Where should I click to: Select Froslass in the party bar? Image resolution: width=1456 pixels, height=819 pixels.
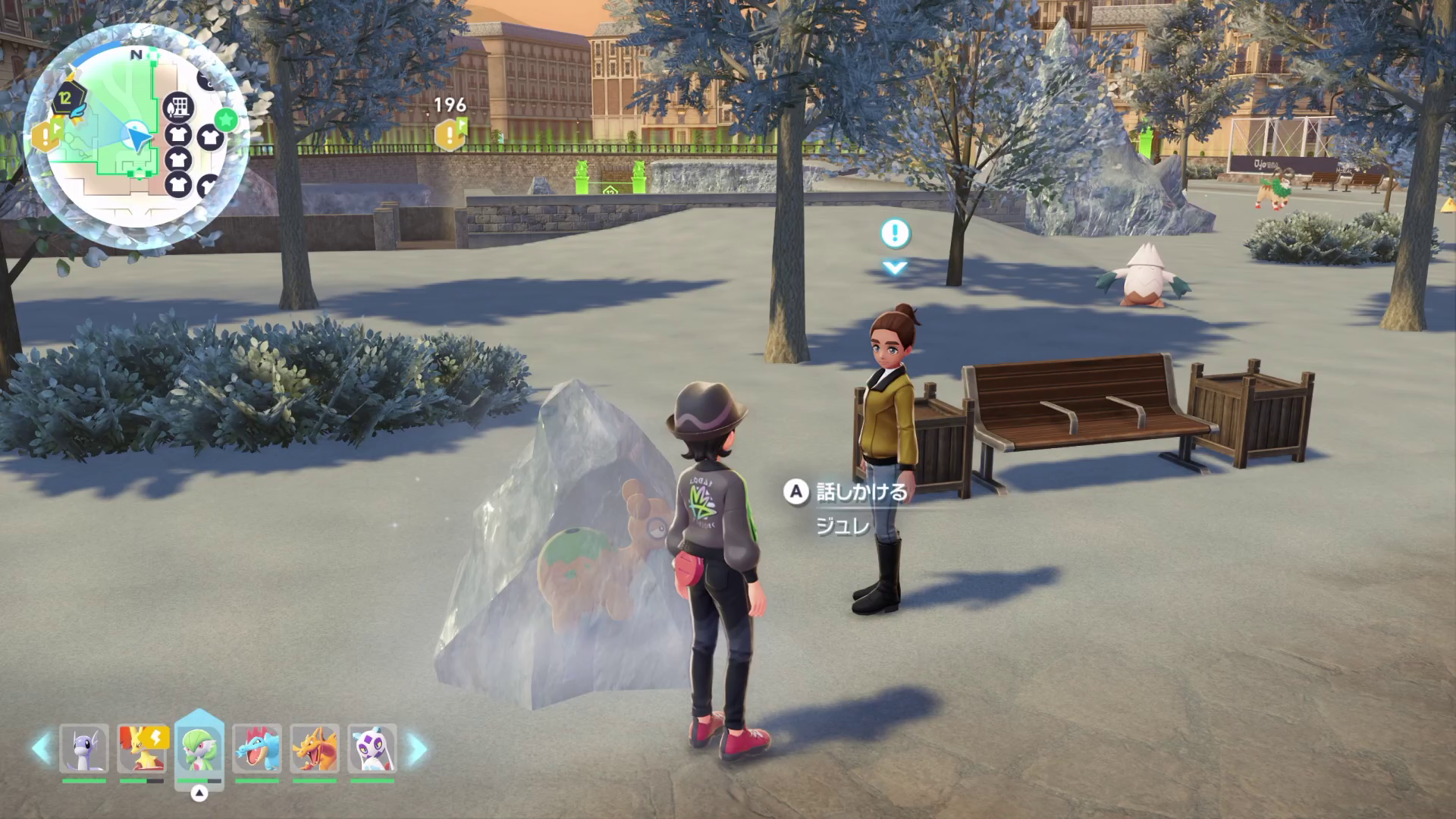pyautogui.click(x=372, y=748)
